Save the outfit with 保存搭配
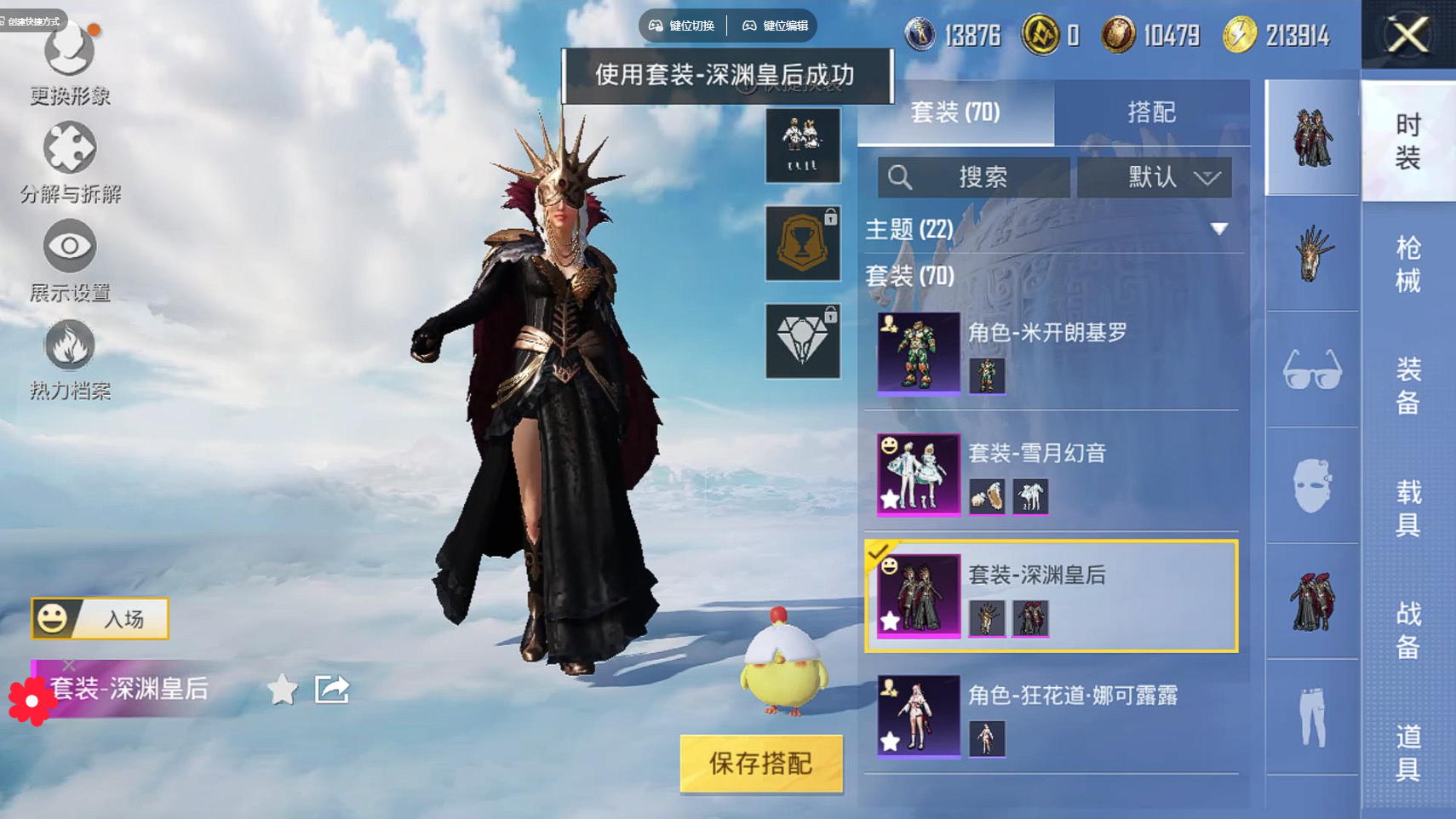This screenshot has width=1456, height=819. click(x=761, y=764)
